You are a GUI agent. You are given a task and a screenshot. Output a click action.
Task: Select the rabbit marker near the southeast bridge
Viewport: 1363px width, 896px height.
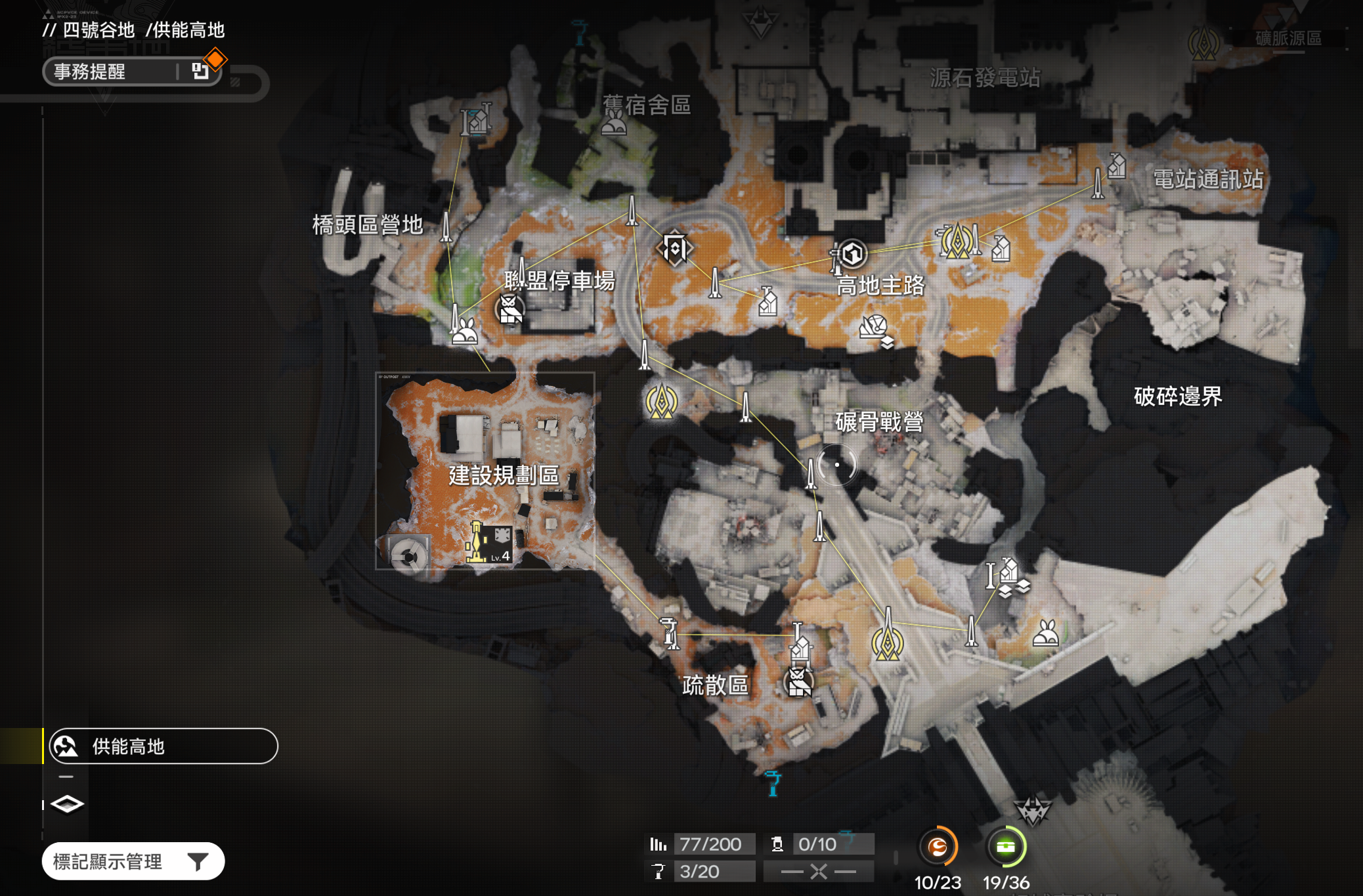(x=1045, y=634)
